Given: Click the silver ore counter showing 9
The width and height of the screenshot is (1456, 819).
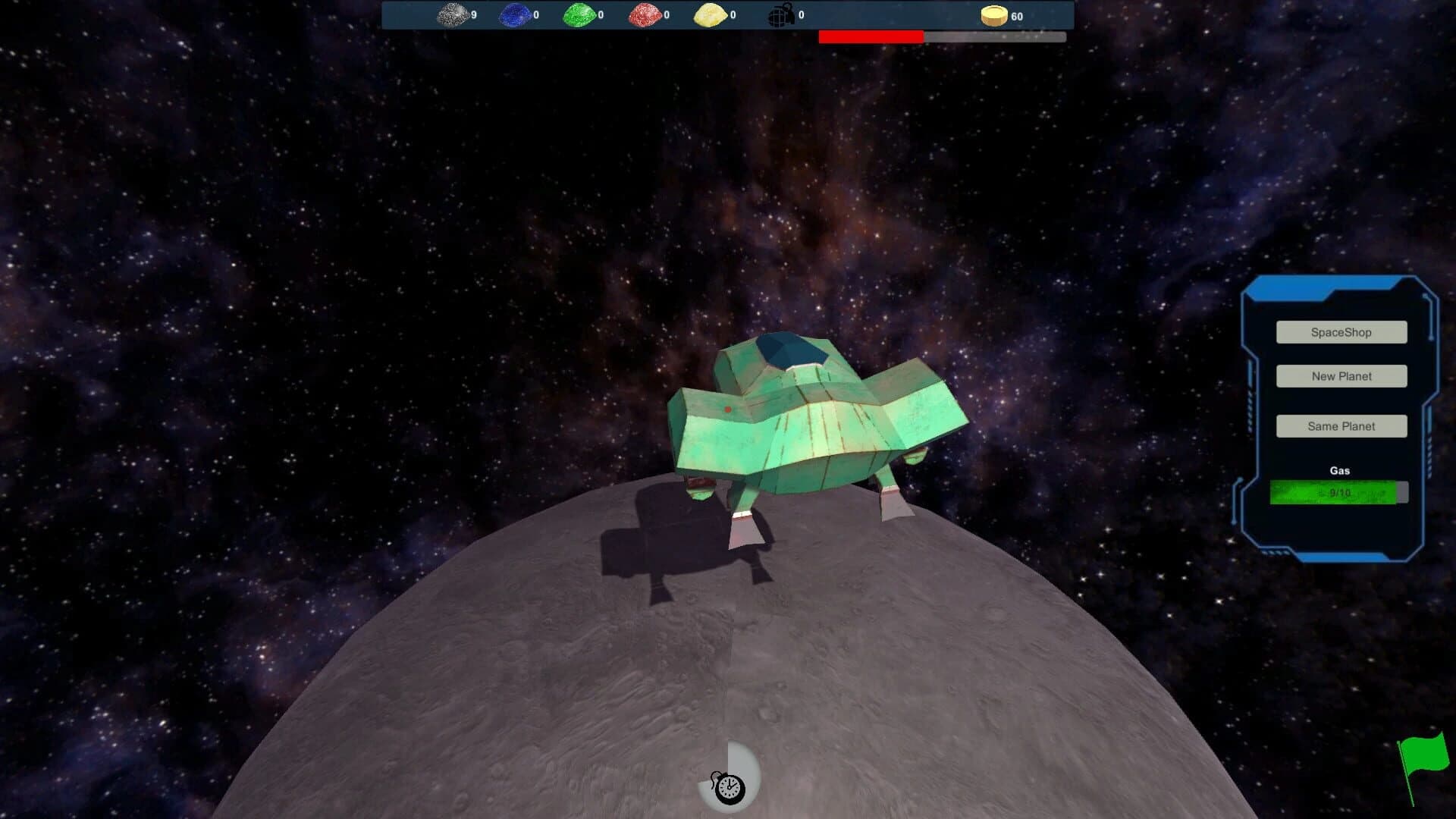Looking at the screenshot, I should [475, 13].
